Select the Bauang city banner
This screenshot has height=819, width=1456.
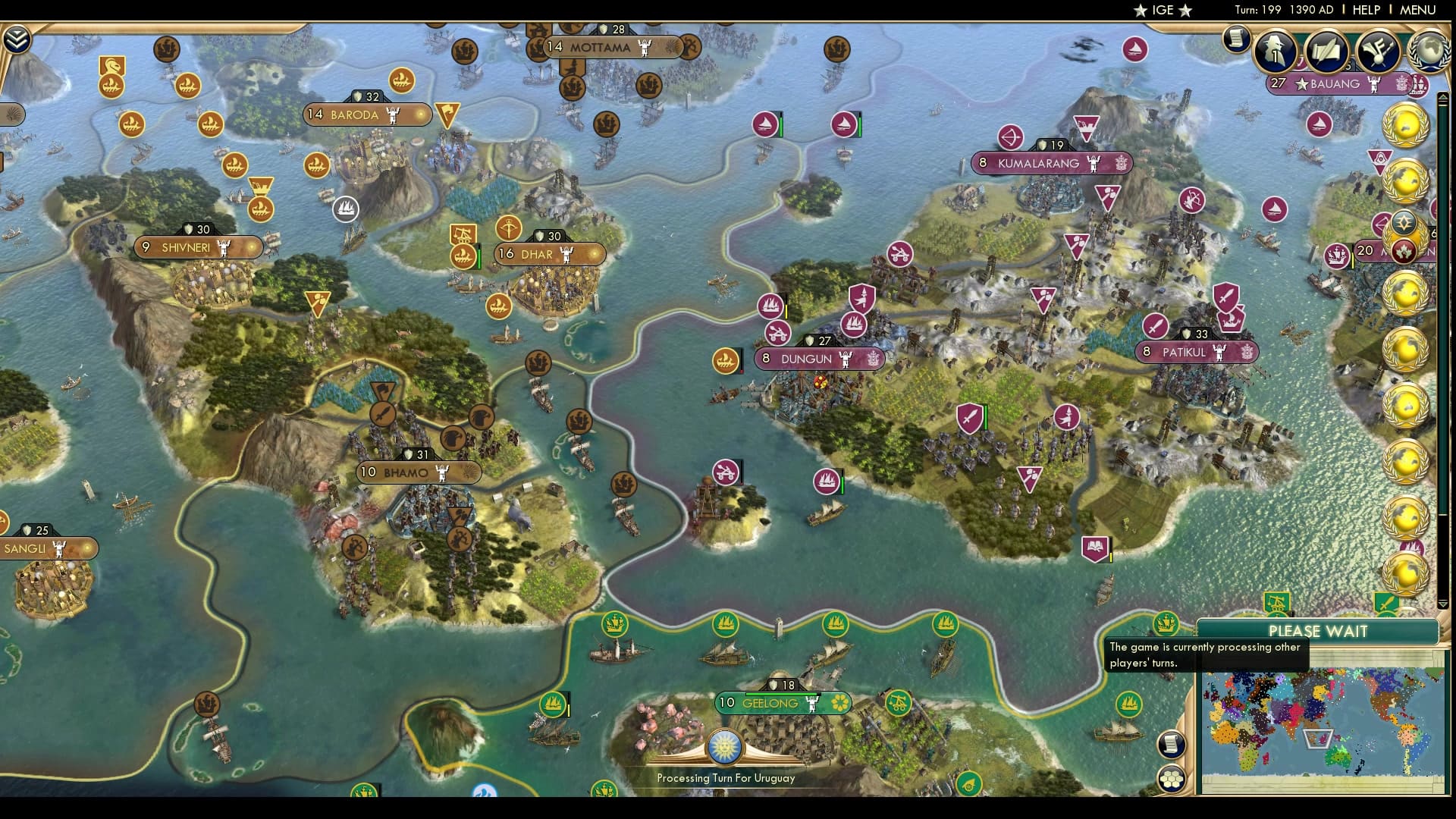click(x=1335, y=84)
